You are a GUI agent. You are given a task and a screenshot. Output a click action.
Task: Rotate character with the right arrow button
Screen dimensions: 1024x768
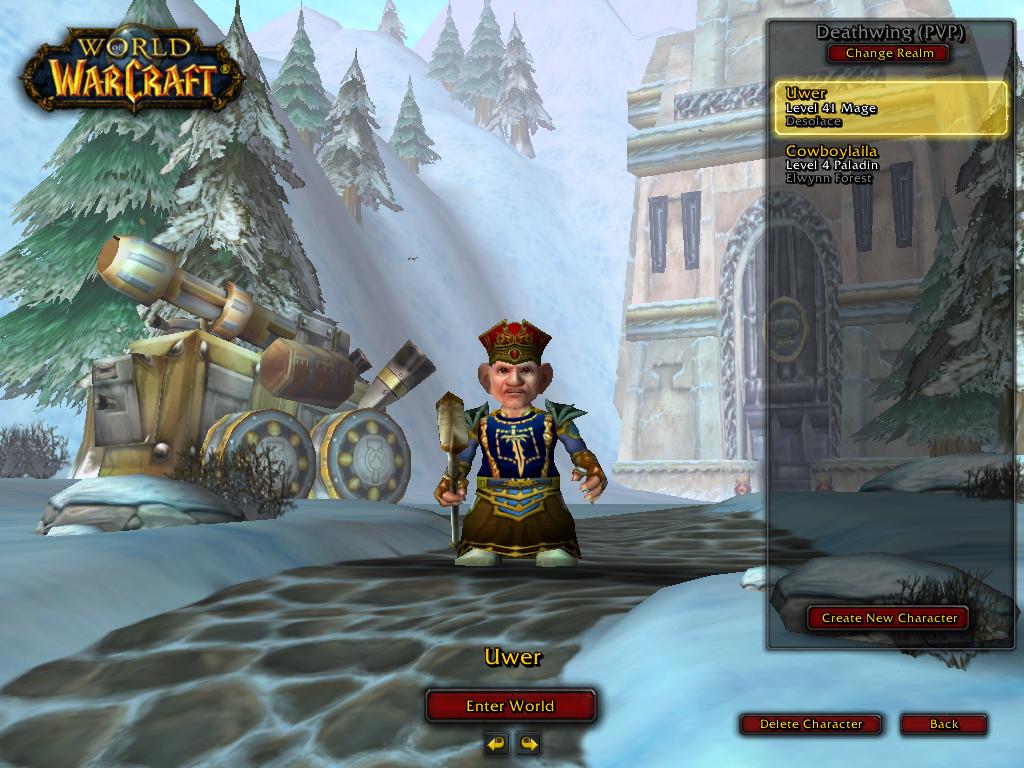click(528, 743)
